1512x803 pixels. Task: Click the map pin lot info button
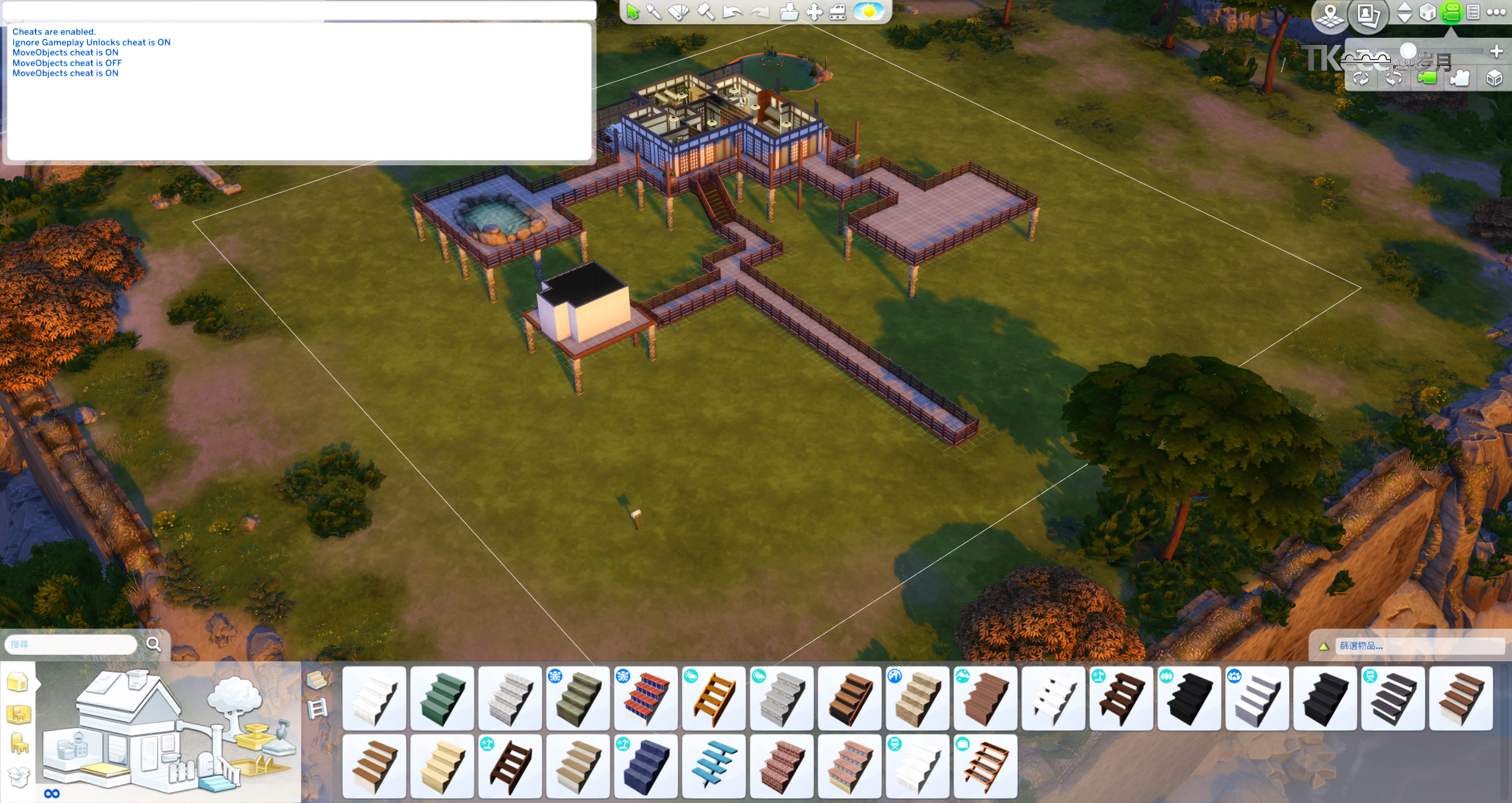click(1329, 15)
